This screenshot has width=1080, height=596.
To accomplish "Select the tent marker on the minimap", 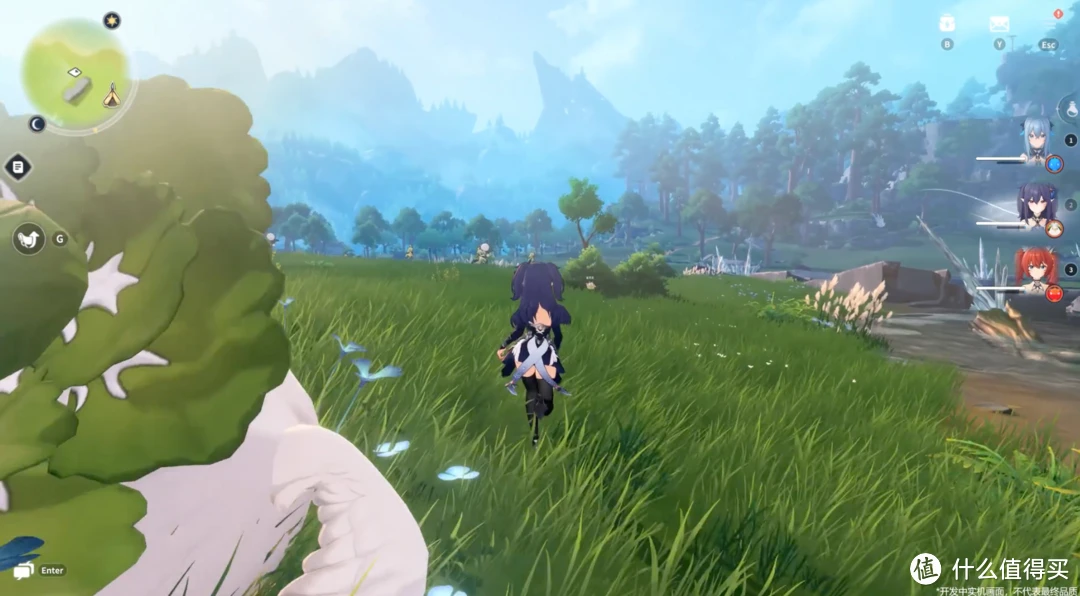I will (111, 95).
